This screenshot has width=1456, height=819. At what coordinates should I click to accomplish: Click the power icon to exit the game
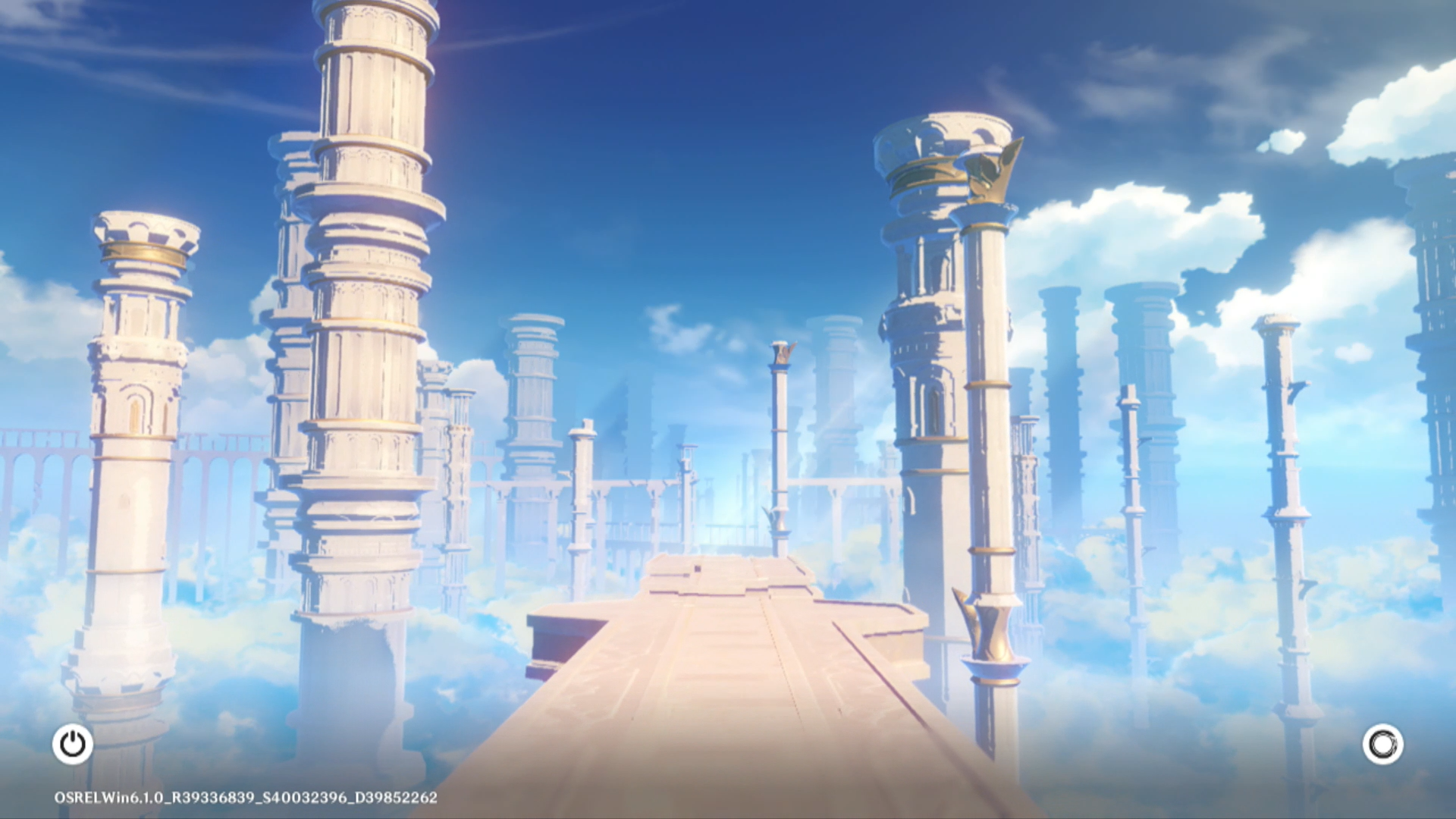tap(73, 744)
